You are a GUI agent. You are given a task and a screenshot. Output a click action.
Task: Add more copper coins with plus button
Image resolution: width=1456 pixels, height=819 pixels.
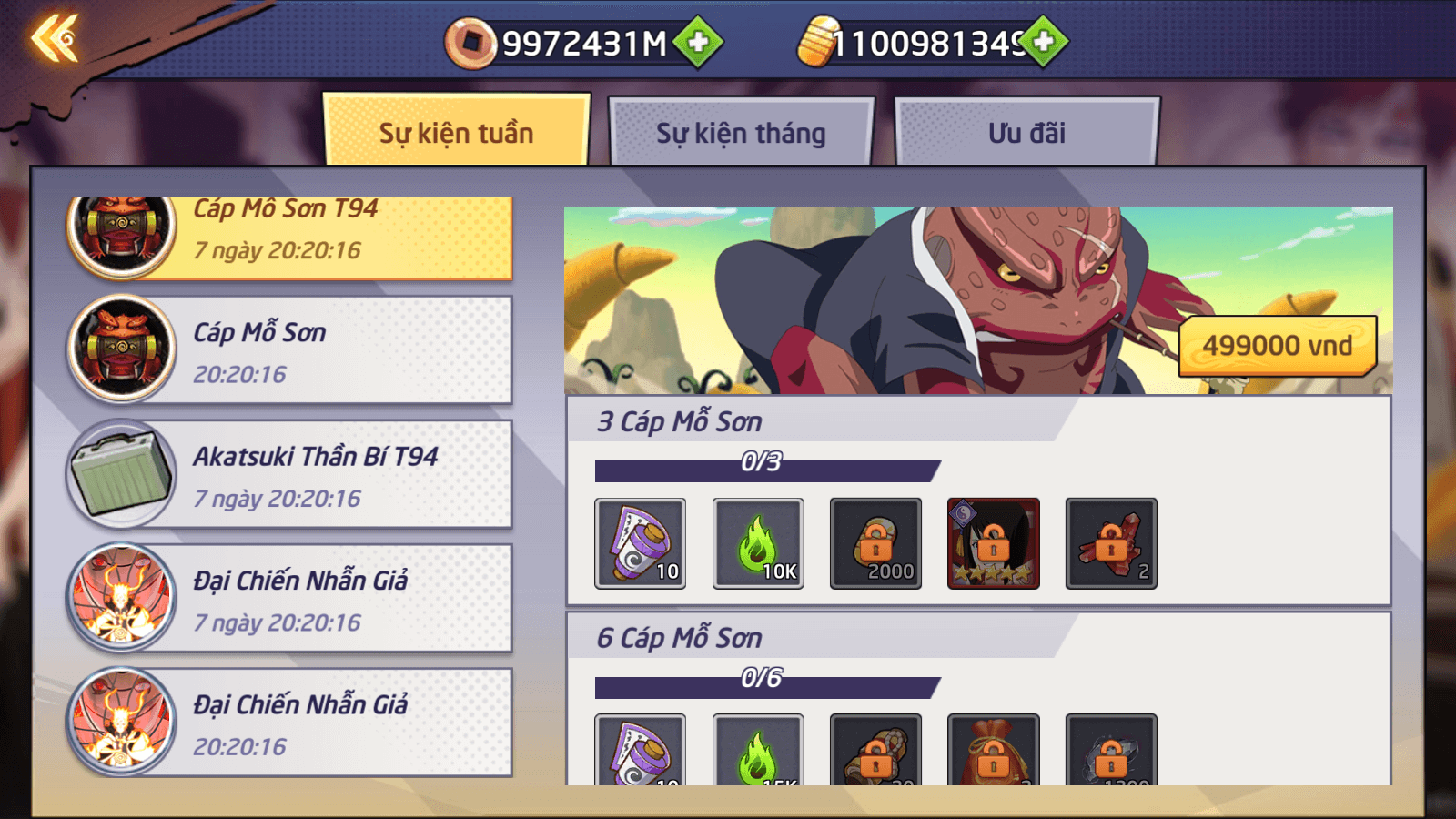tap(698, 42)
